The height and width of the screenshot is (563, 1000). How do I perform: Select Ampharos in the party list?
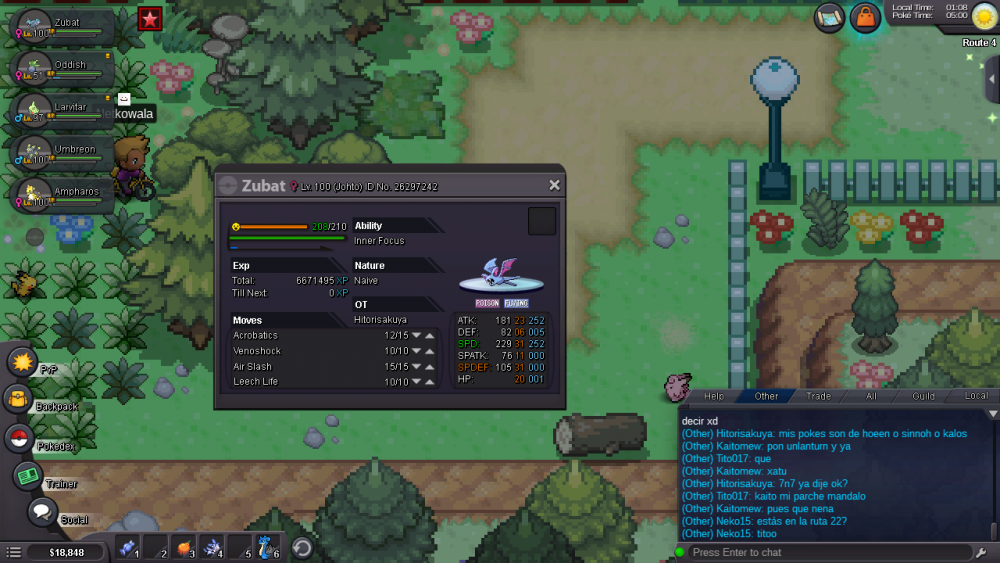(60, 193)
